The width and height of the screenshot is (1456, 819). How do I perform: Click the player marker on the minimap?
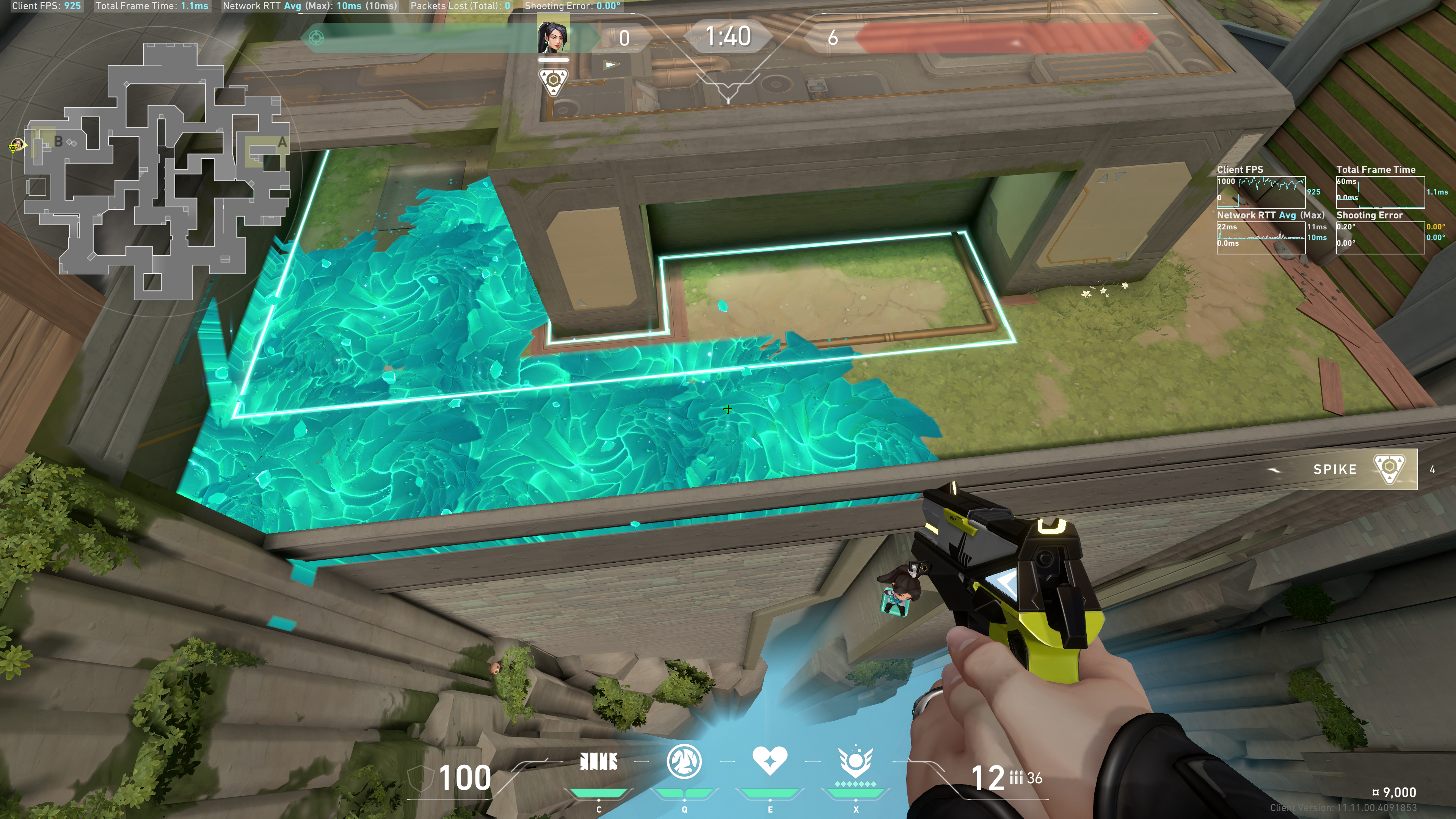click(16, 146)
